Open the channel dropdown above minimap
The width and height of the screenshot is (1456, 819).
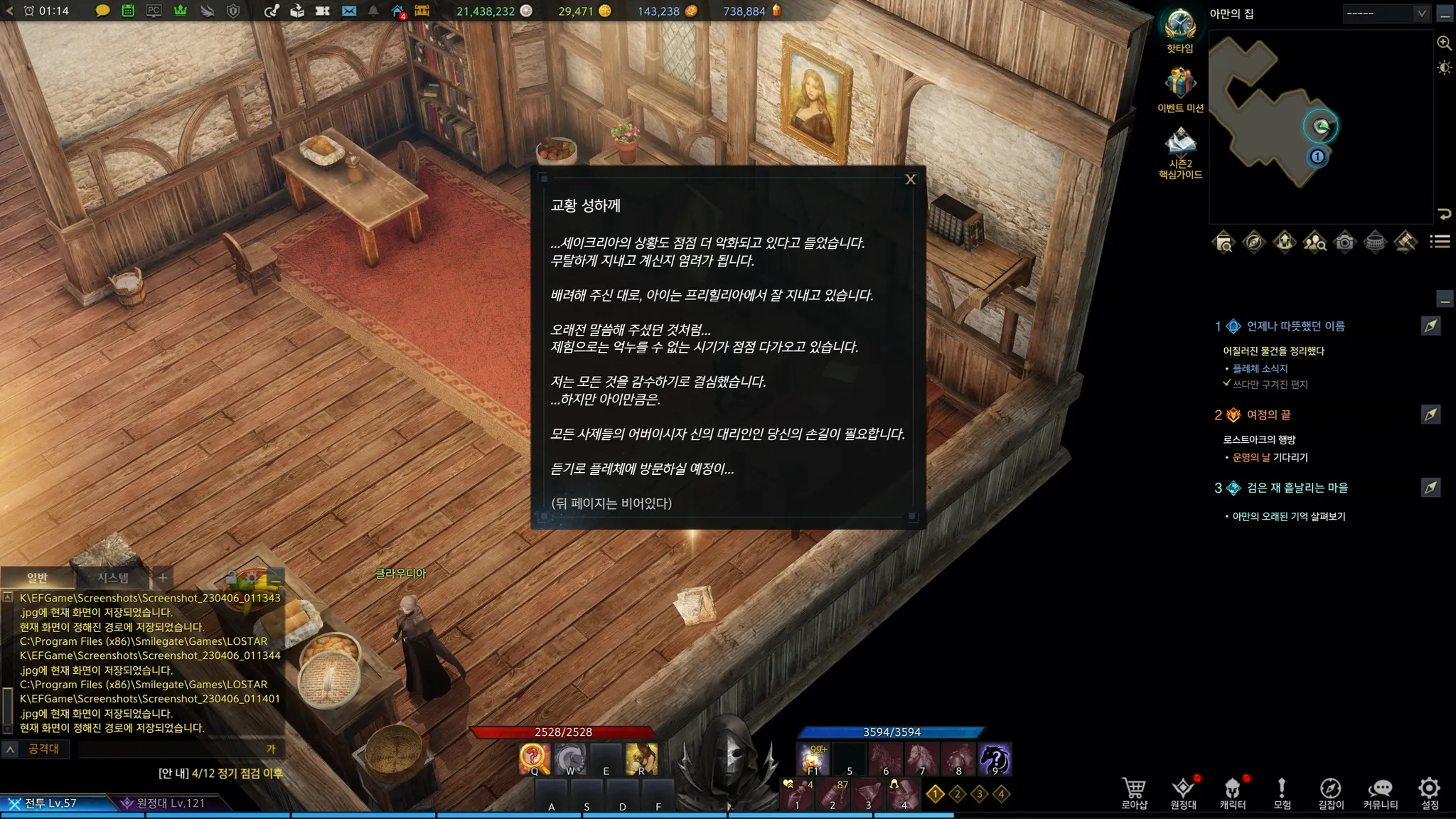point(1386,14)
